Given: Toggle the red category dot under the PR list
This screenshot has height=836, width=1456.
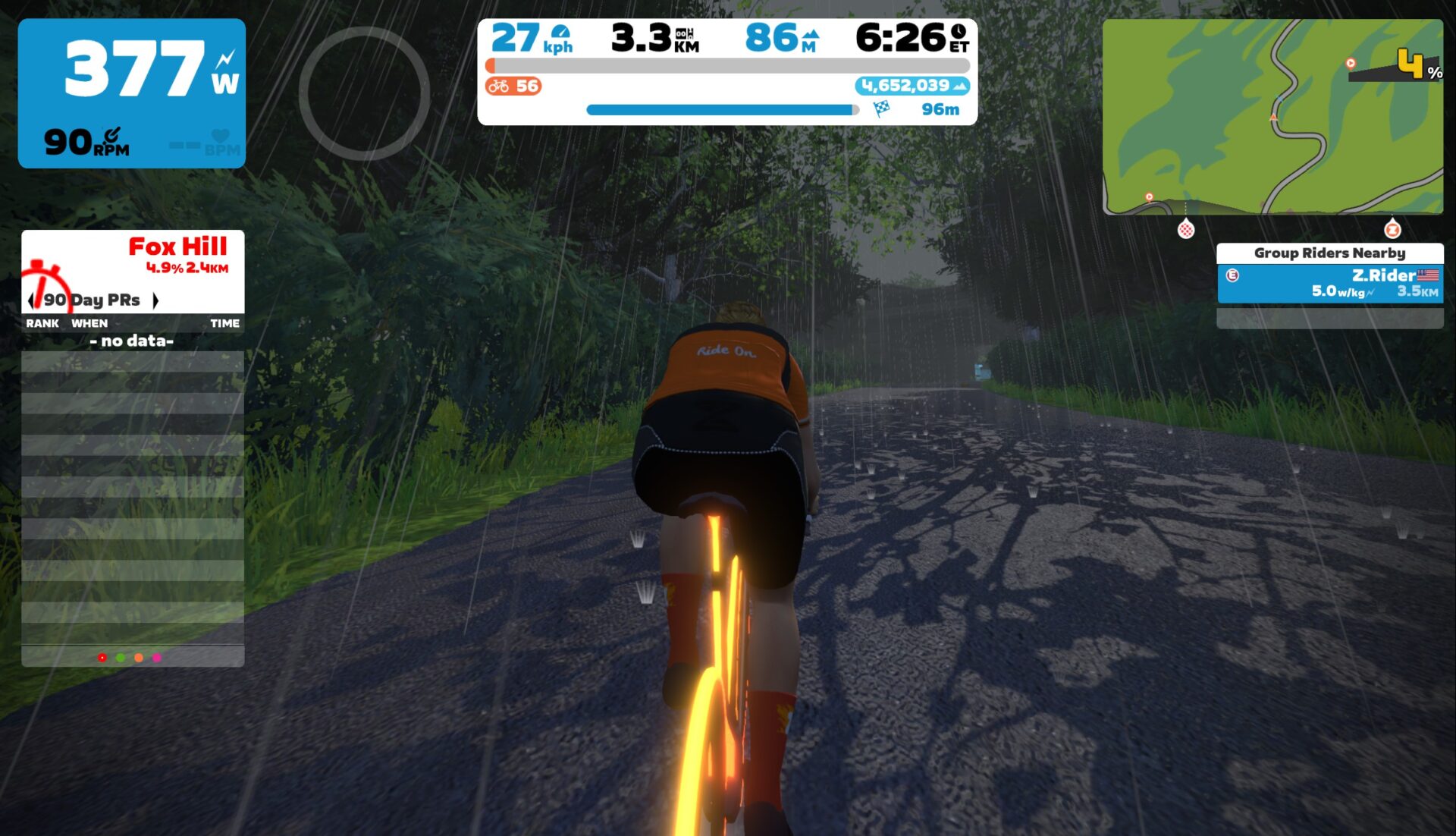Looking at the screenshot, I should coord(101,658).
